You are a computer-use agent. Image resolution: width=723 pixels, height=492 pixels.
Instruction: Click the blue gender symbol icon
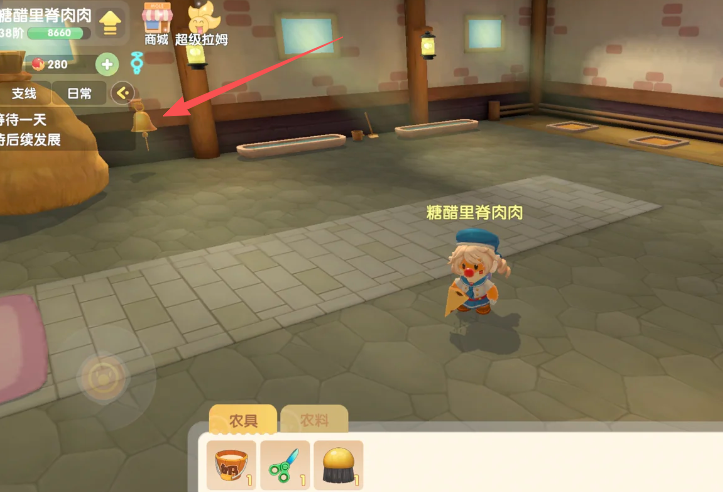136,64
